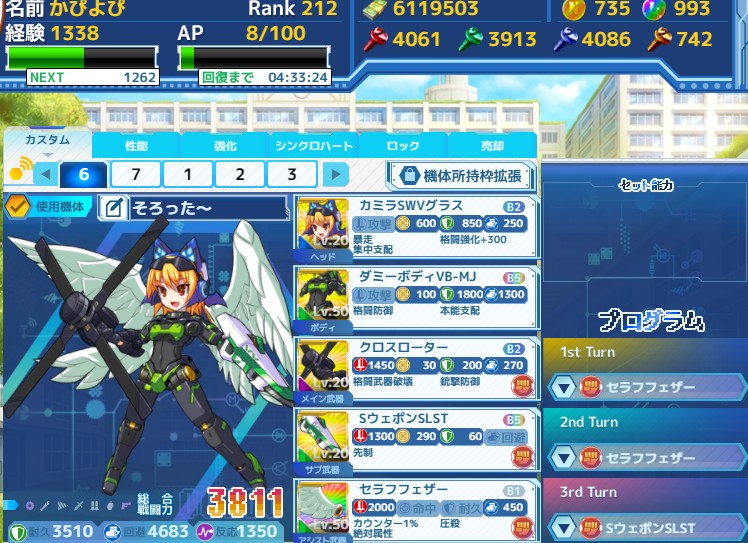Switch to the カスタム tab
The height and width of the screenshot is (543, 748).
click(x=47, y=142)
